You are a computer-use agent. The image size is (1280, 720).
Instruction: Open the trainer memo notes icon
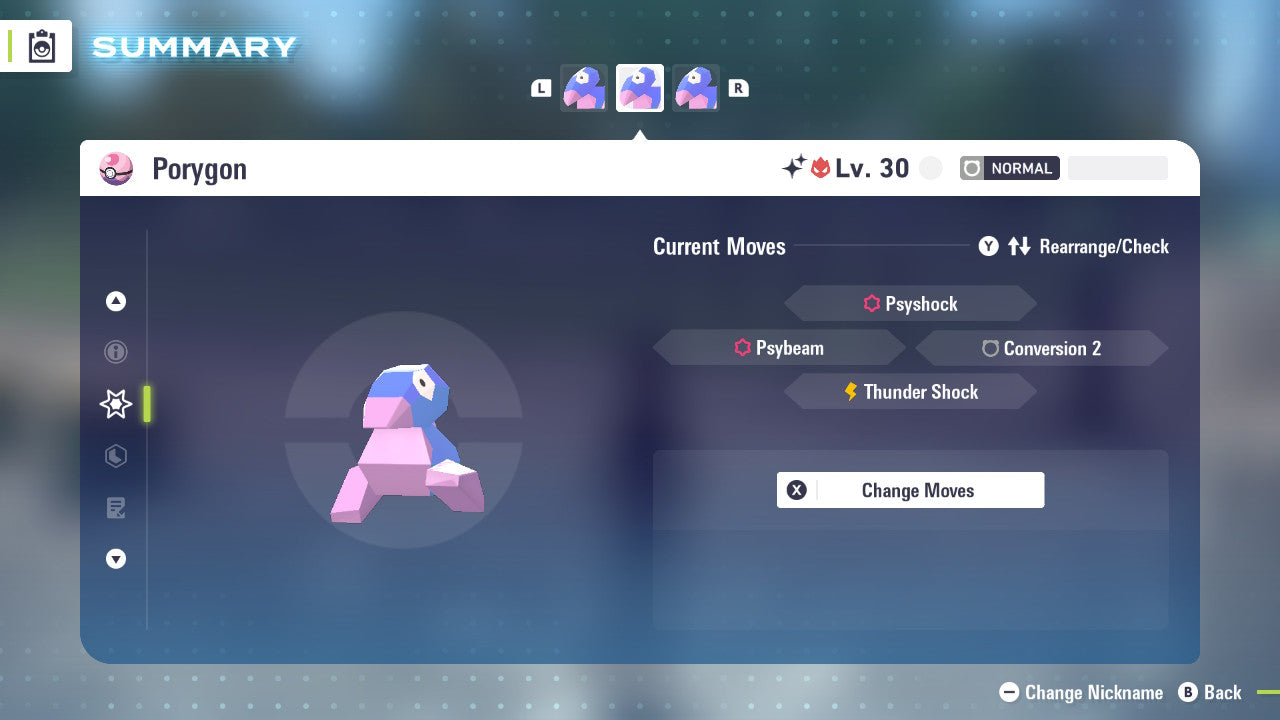pos(116,508)
